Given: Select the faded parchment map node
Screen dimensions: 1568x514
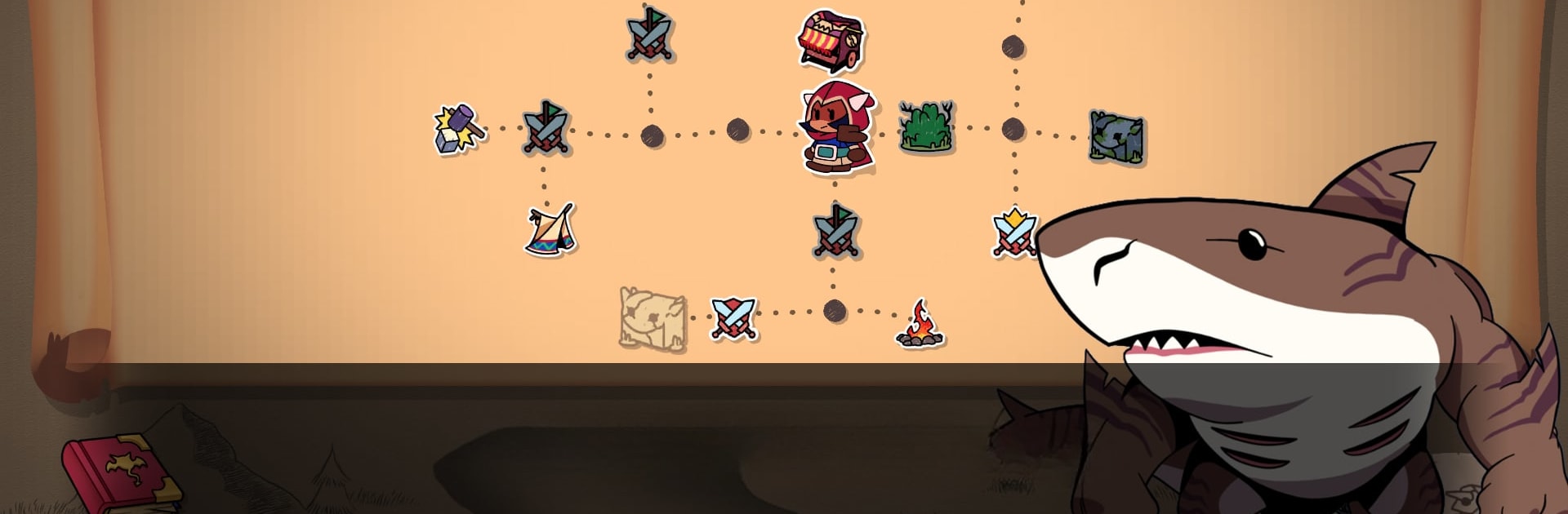Looking at the screenshot, I should click(652, 319).
